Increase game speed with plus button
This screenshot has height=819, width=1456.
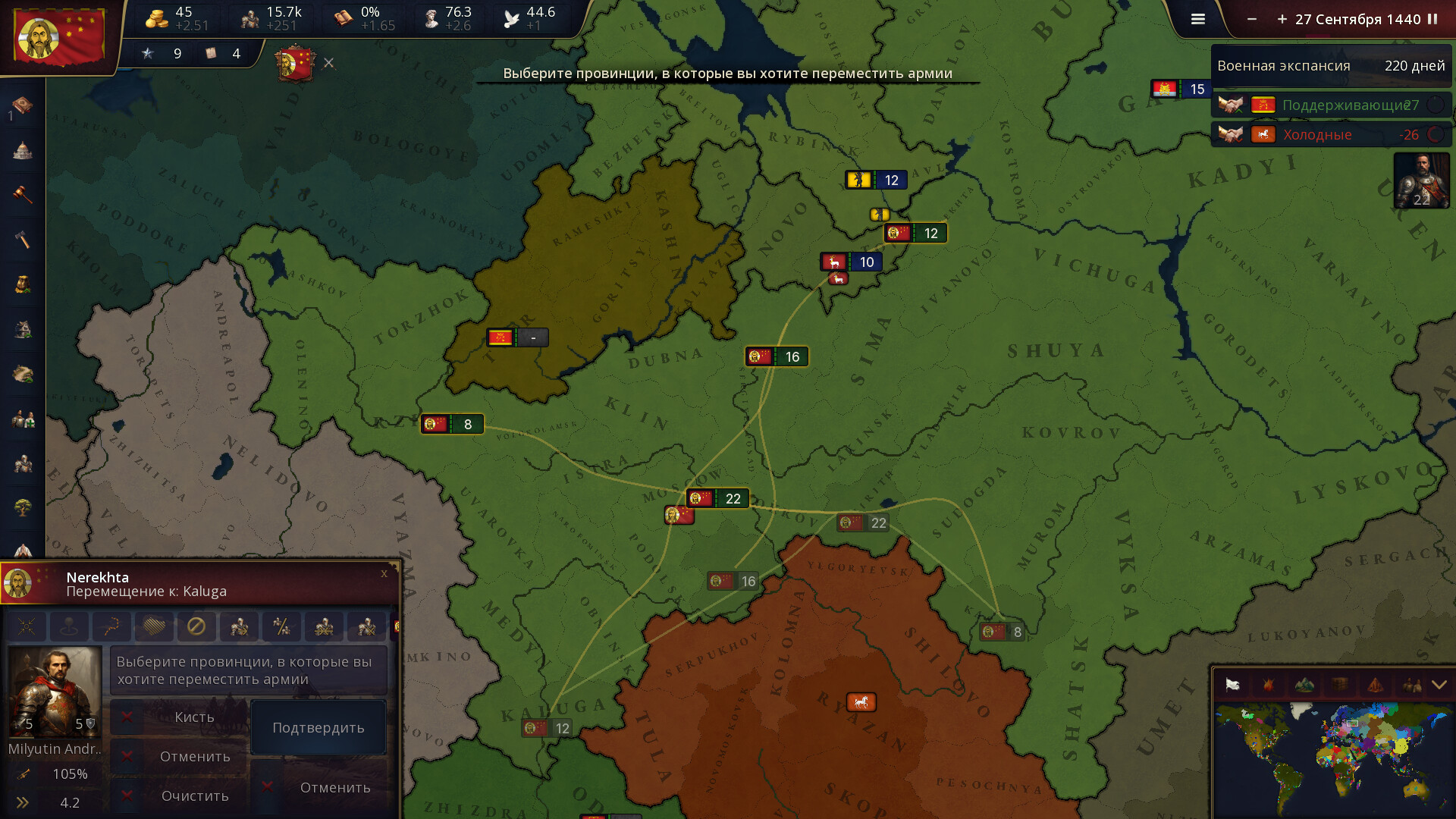click(1282, 20)
